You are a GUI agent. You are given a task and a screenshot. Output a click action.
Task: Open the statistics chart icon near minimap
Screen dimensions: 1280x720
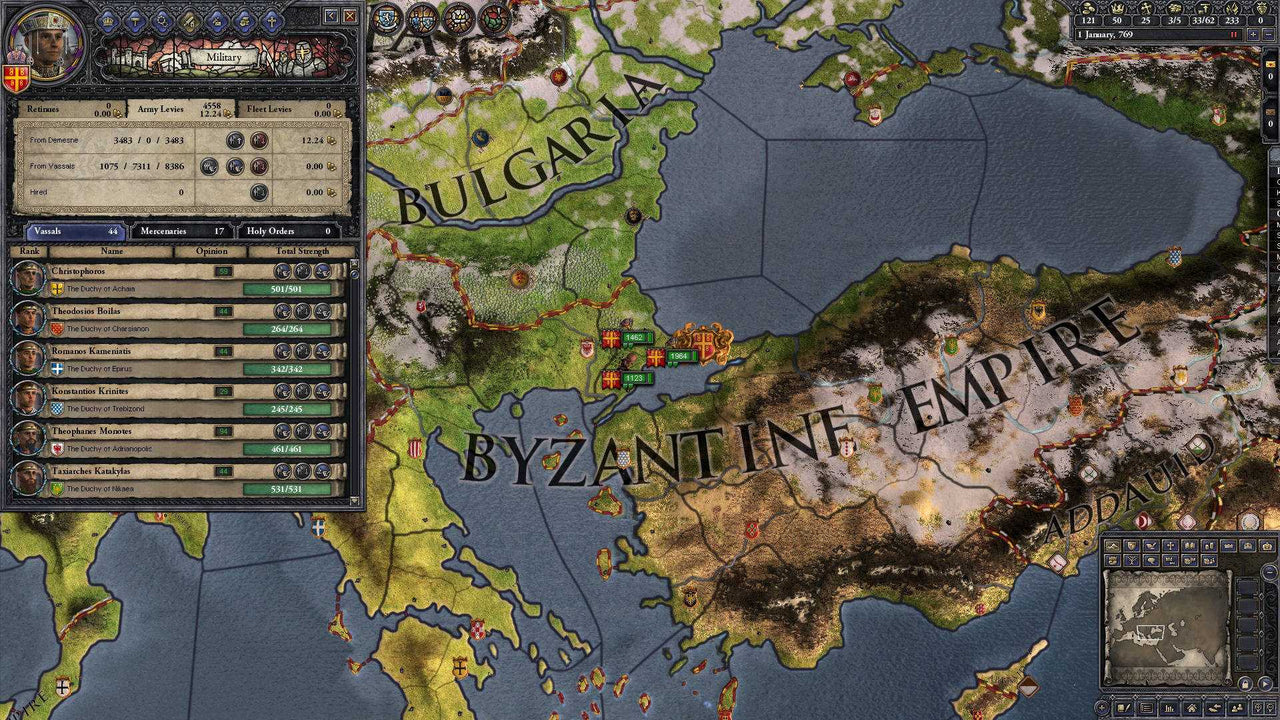[x=1170, y=707]
